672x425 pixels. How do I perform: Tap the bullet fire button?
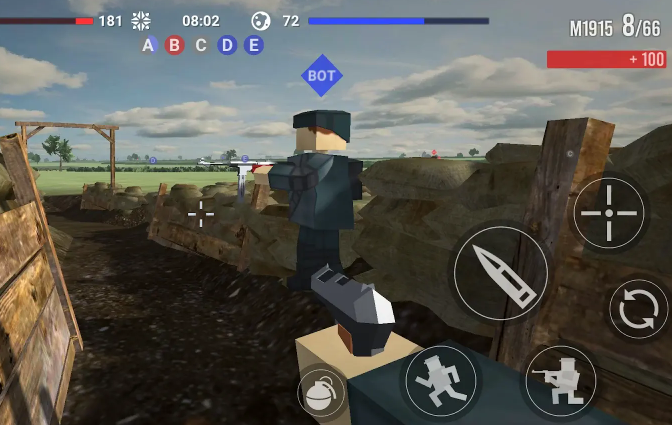click(x=501, y=271)
